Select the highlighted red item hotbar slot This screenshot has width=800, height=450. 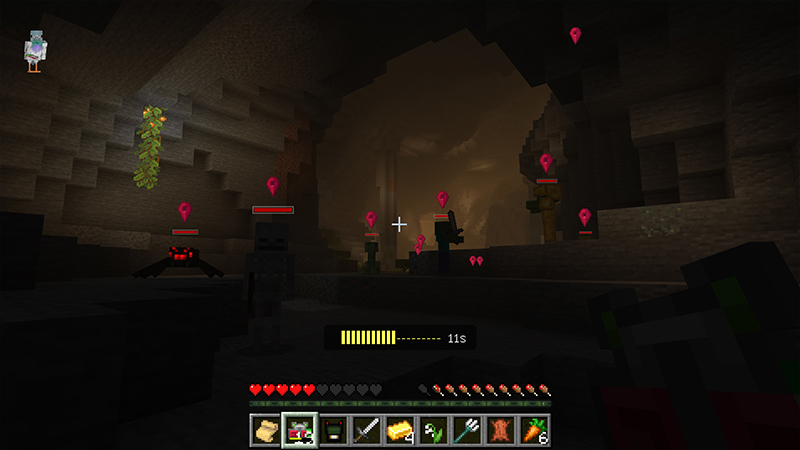(x=299, y=430)
